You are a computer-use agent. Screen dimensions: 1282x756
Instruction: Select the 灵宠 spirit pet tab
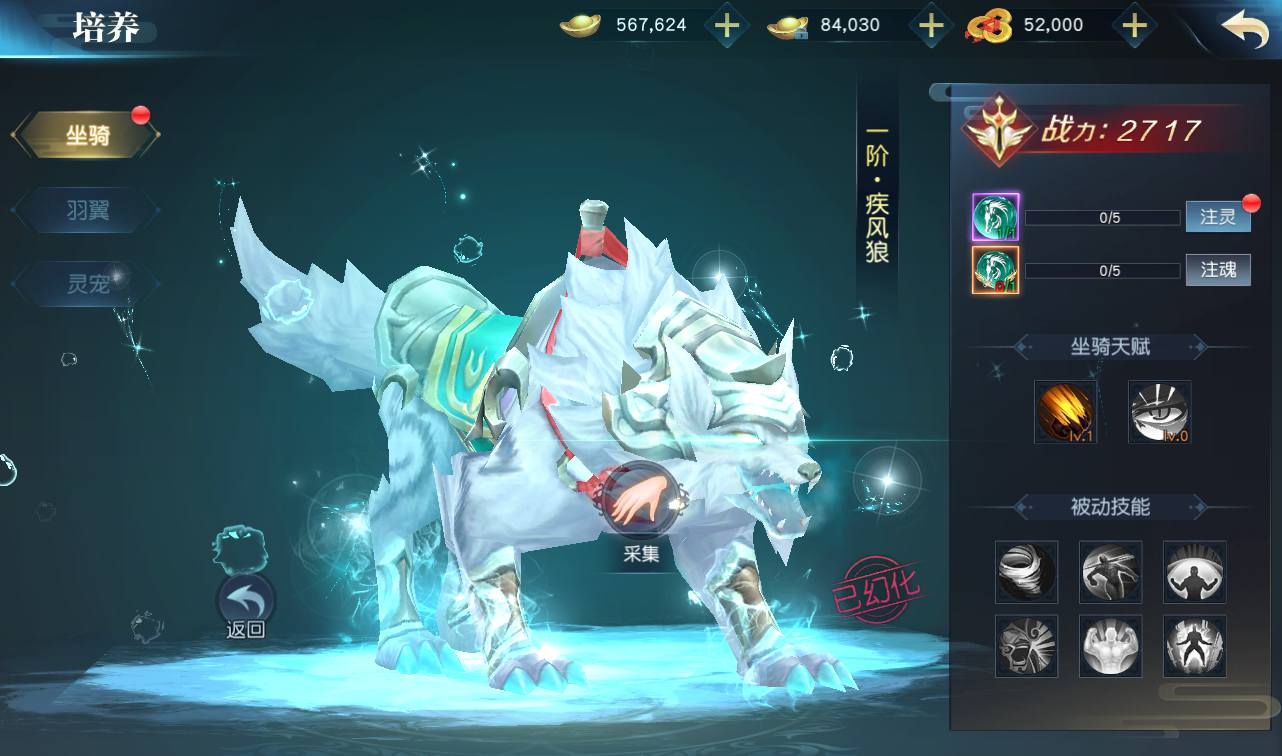point(87,284)
